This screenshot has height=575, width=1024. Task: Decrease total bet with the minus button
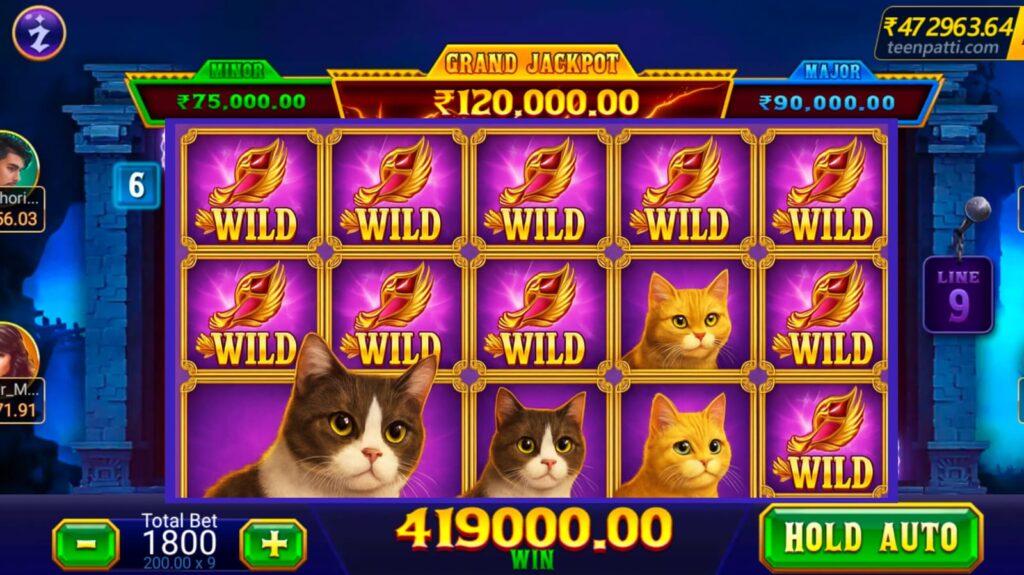(x=85, y=544)
